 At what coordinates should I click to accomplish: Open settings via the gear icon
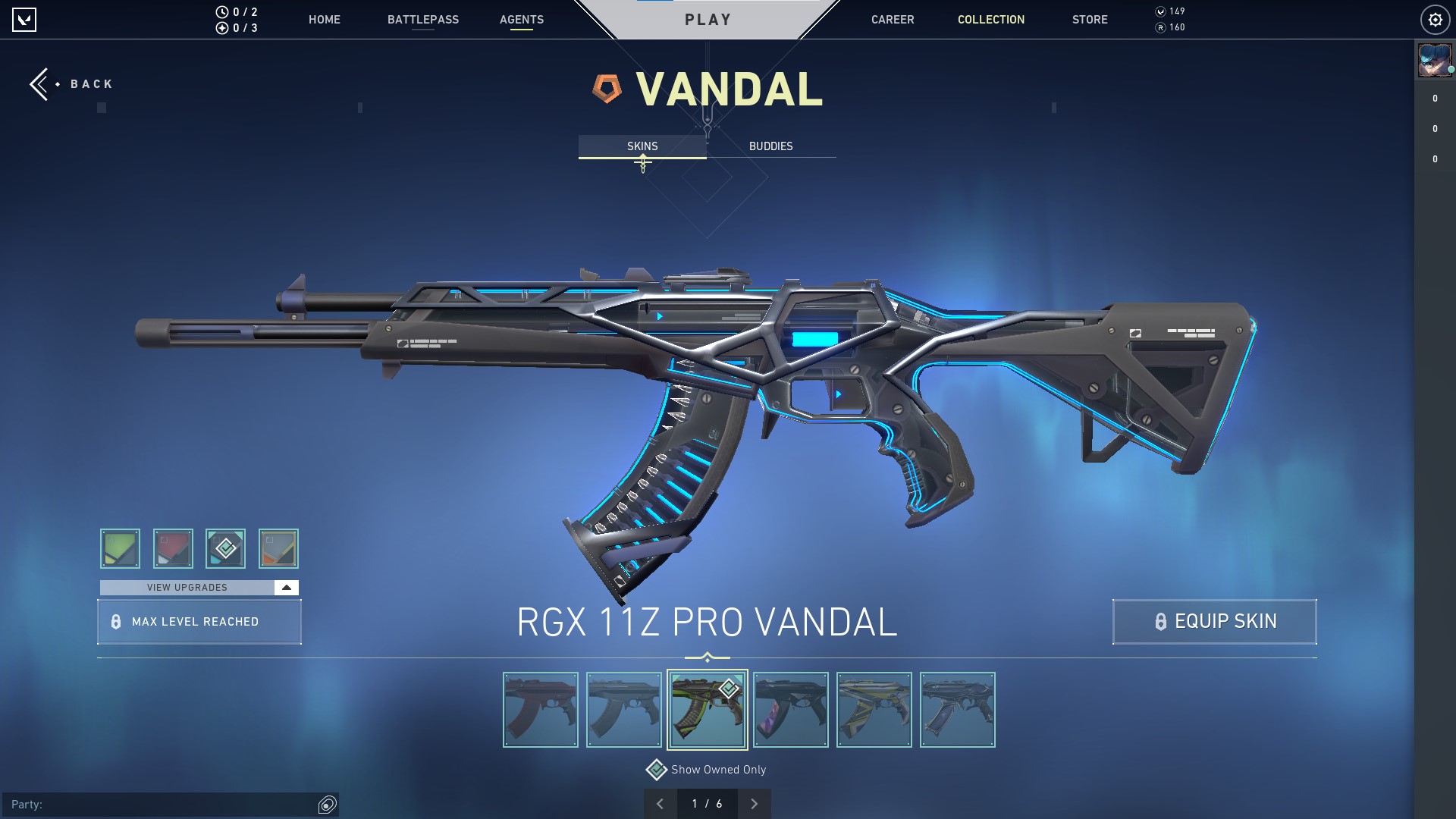(x=1433, y=19)
